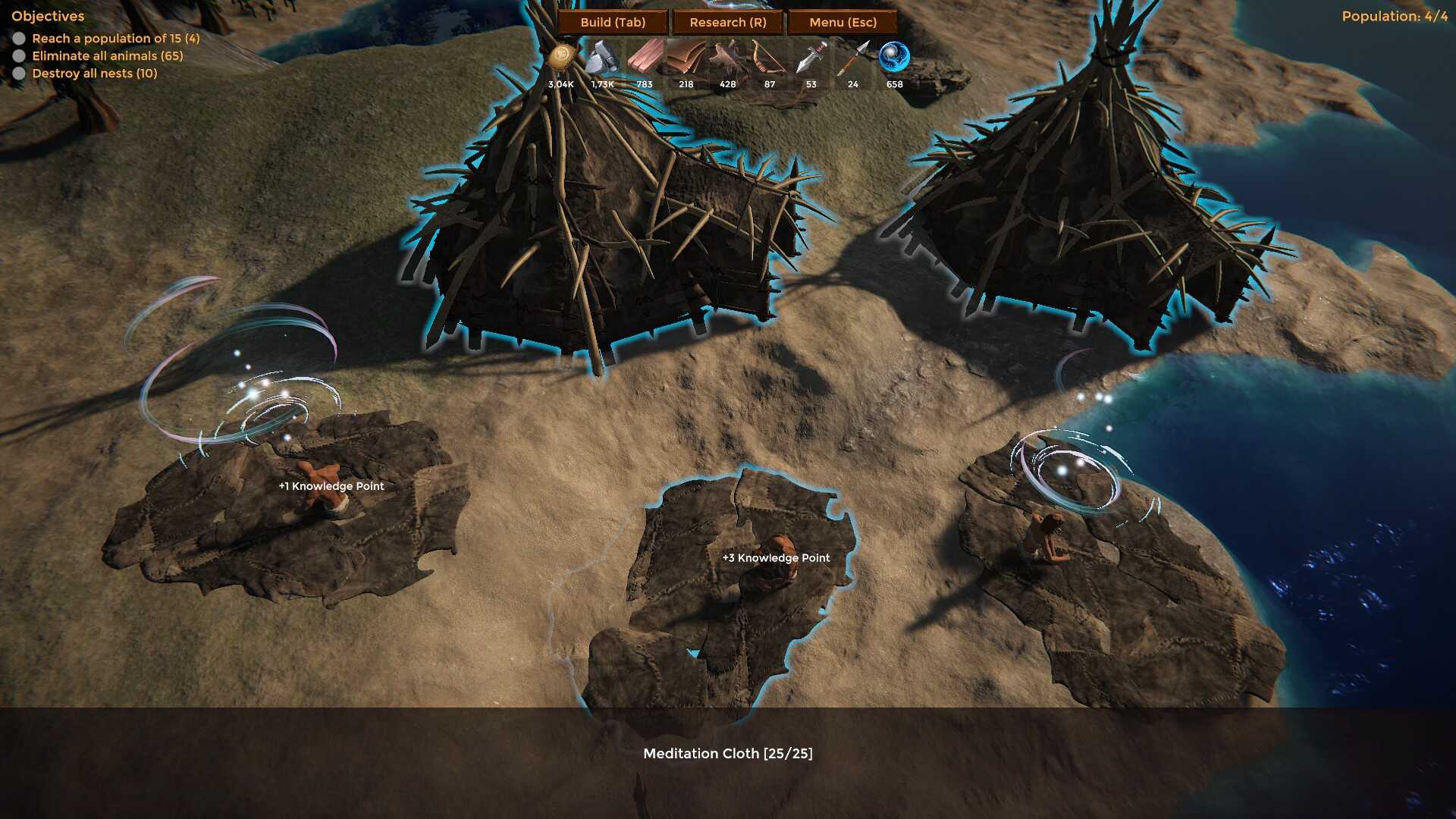
Task: Click the spear resource icon
Action: pyautogui.click(x=853, y=58)
